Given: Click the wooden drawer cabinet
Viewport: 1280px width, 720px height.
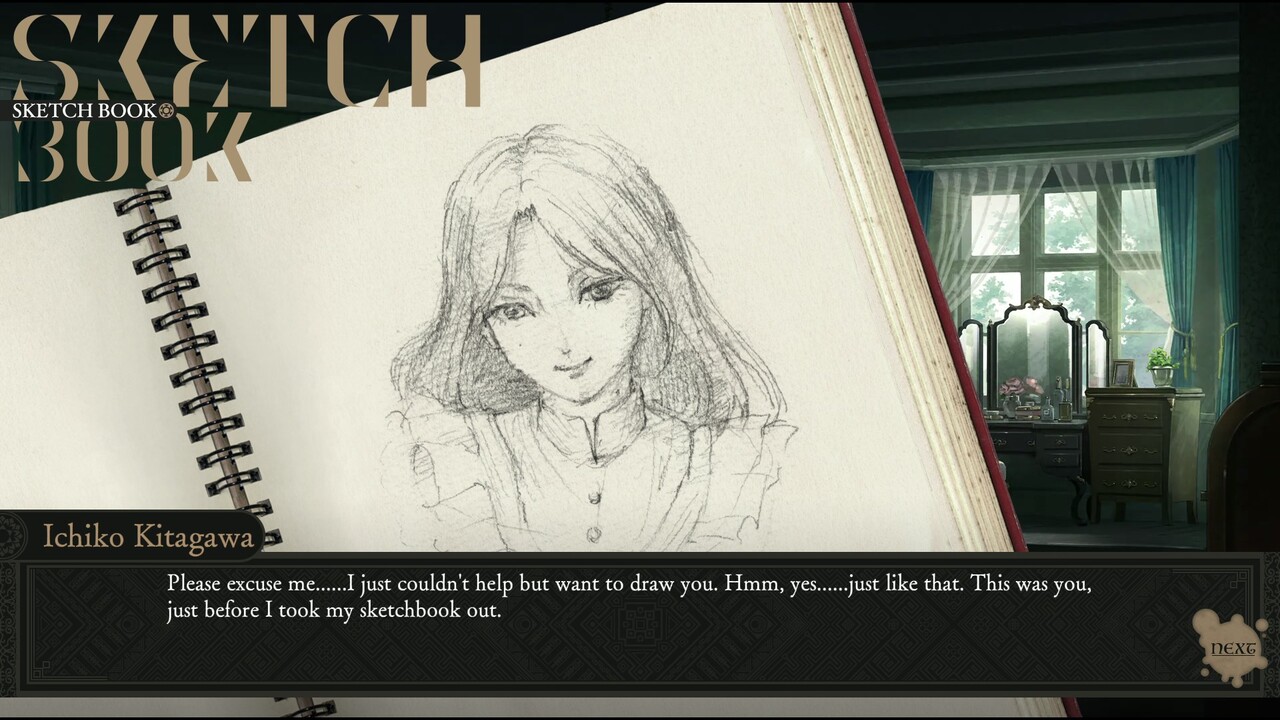Looking at the screenshot, I should [1128, 450].
